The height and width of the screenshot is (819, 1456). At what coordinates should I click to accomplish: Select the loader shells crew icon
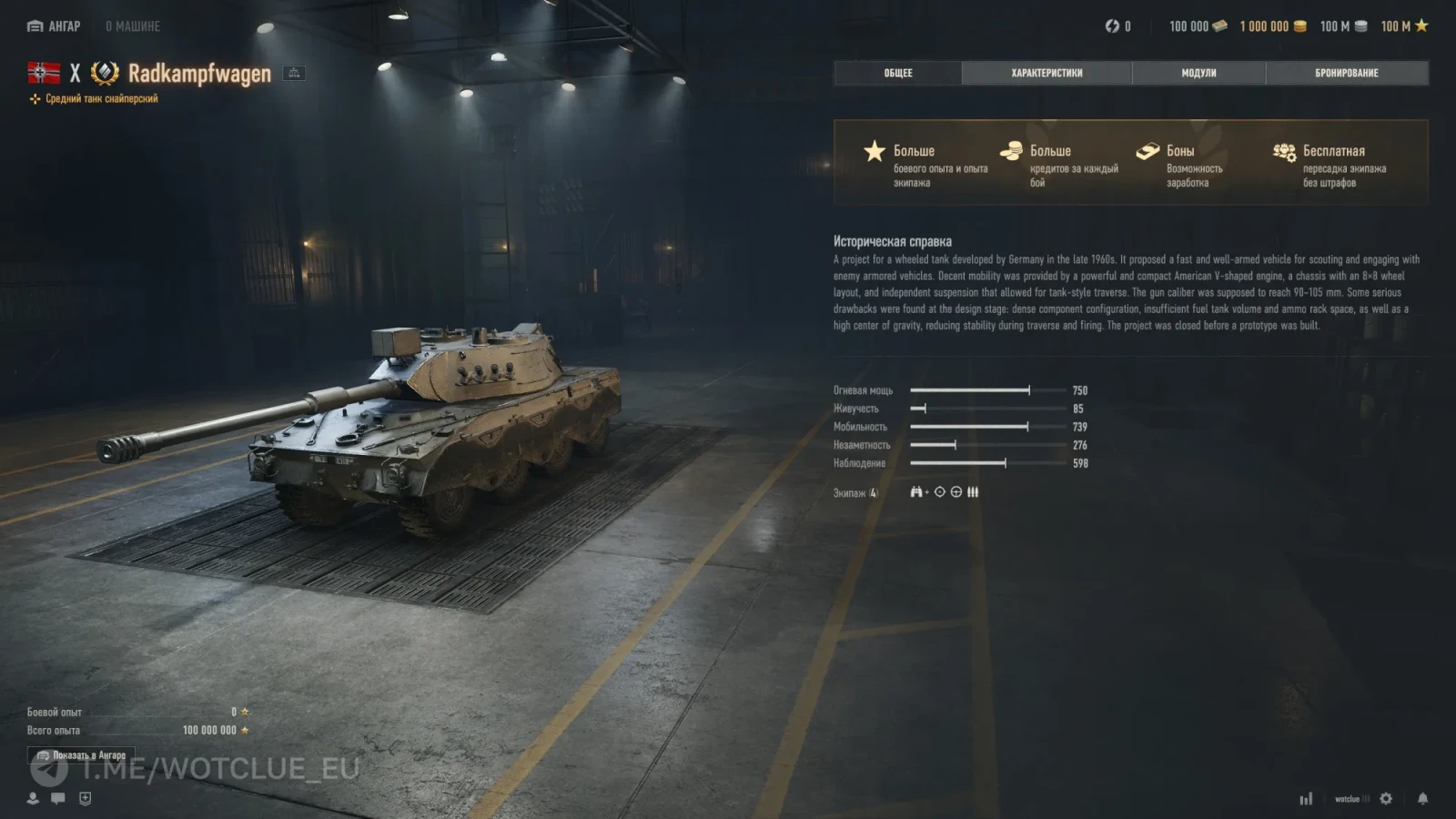click(973, 491)
